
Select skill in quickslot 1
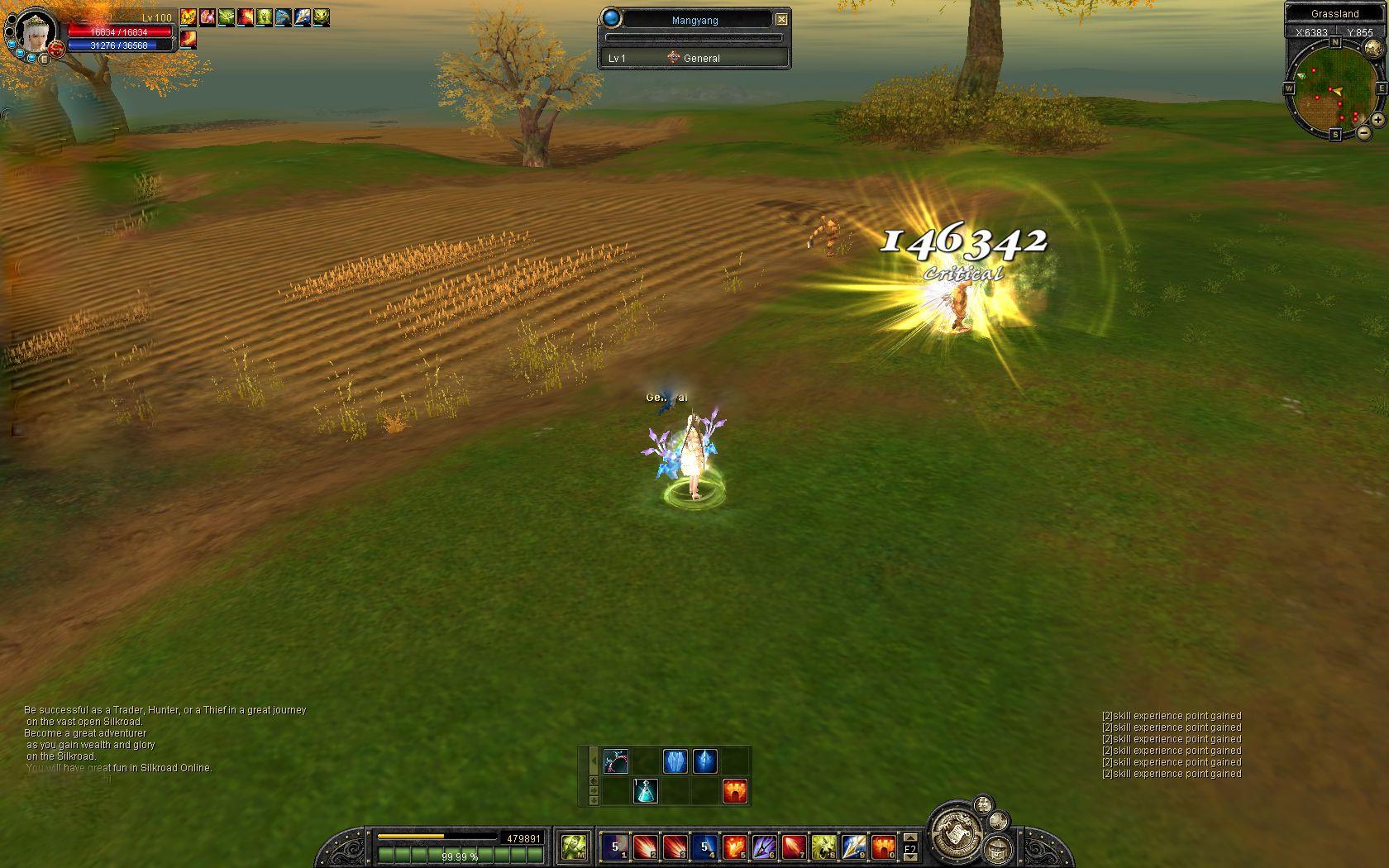click(x=614, y=847)
